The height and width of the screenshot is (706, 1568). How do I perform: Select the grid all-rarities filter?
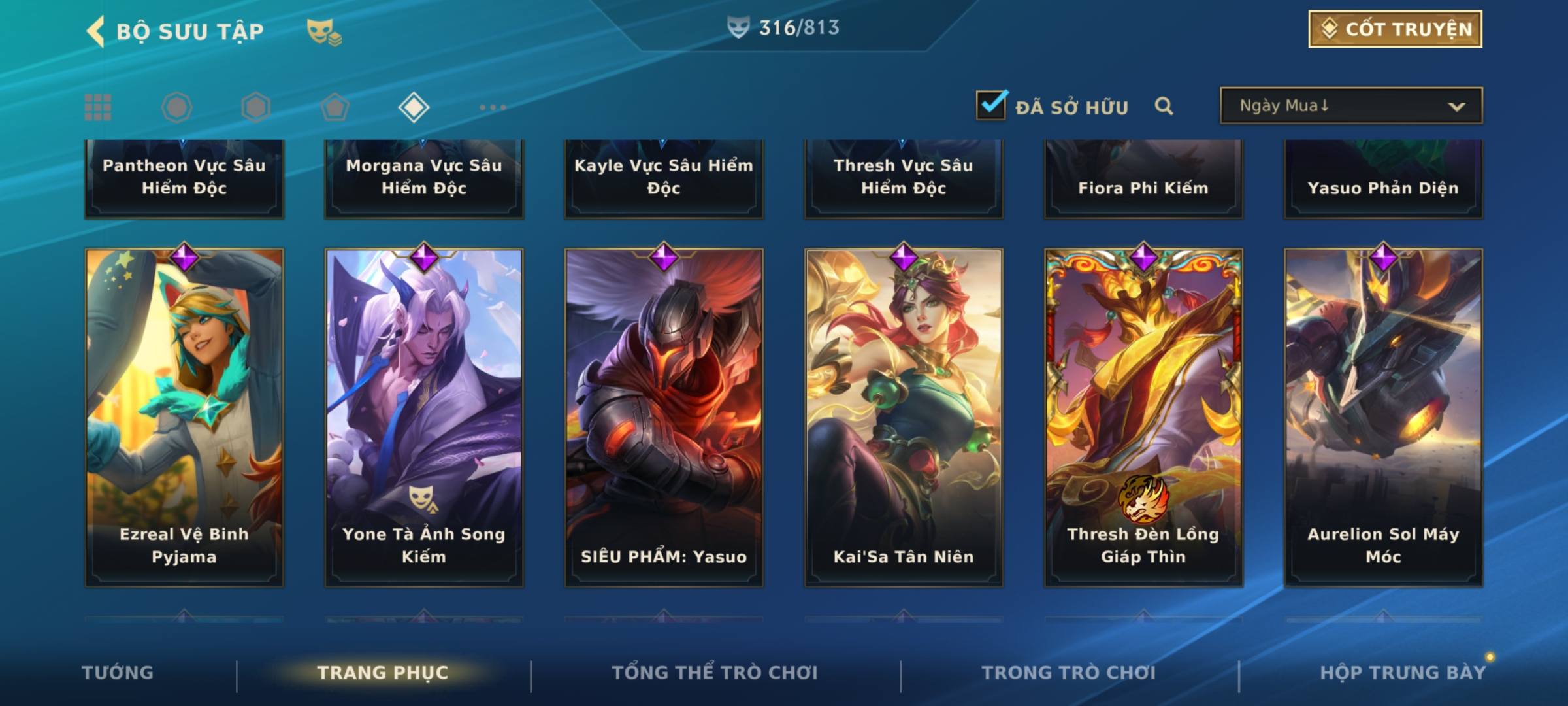(98, 107)
